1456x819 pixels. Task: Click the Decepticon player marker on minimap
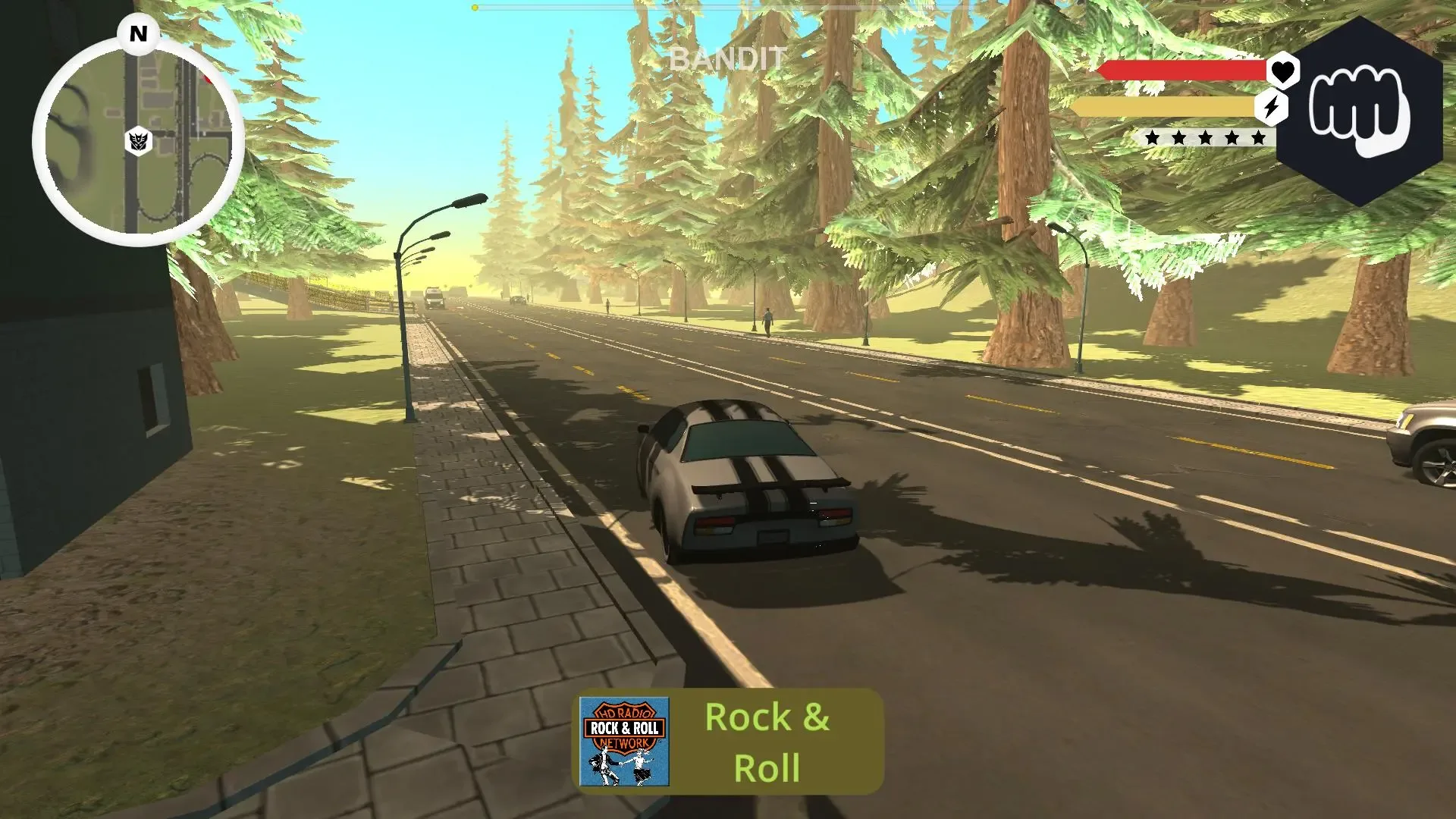click(x=138, y=140)
